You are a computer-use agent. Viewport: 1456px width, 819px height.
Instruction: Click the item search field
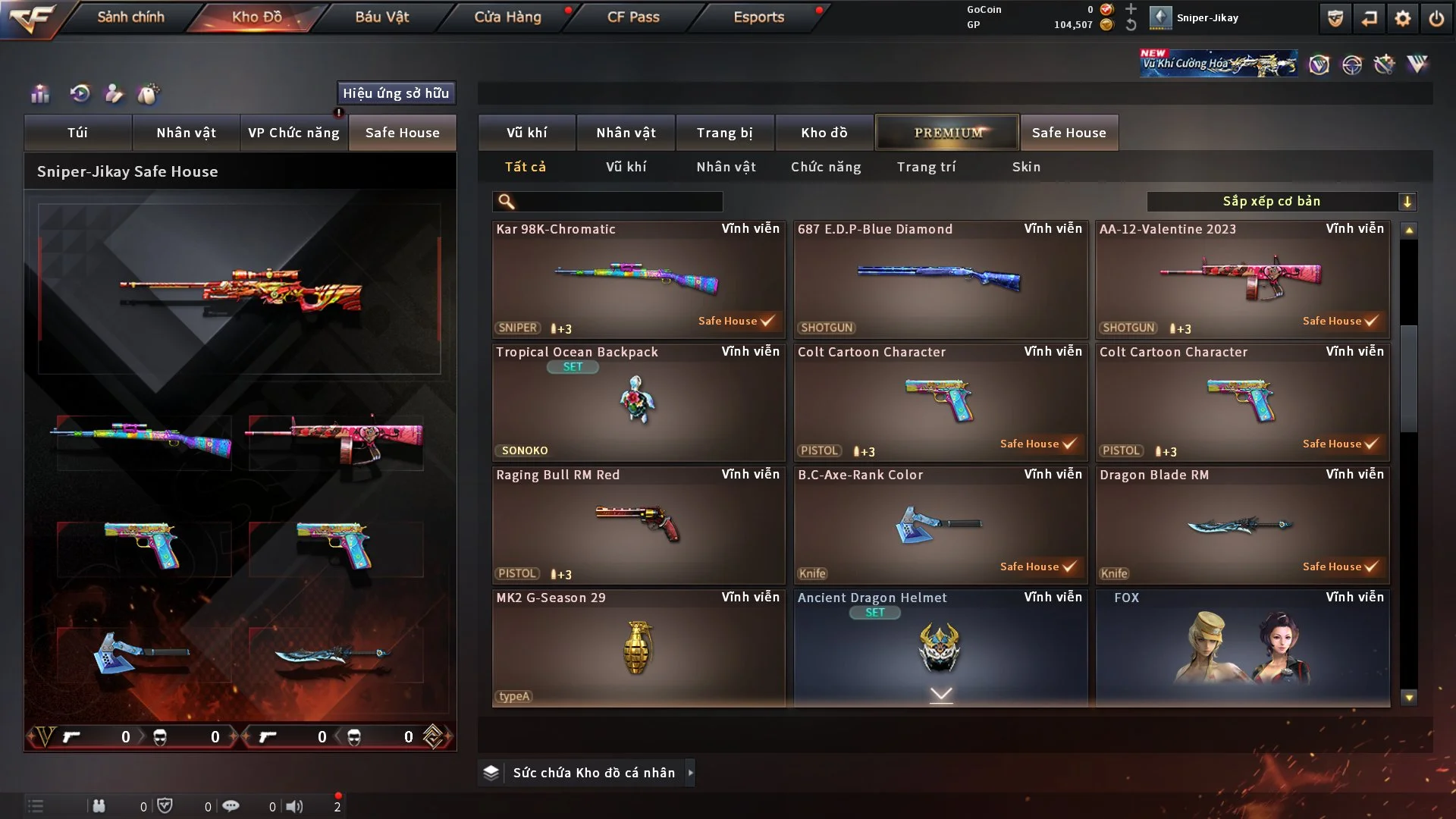618,202
